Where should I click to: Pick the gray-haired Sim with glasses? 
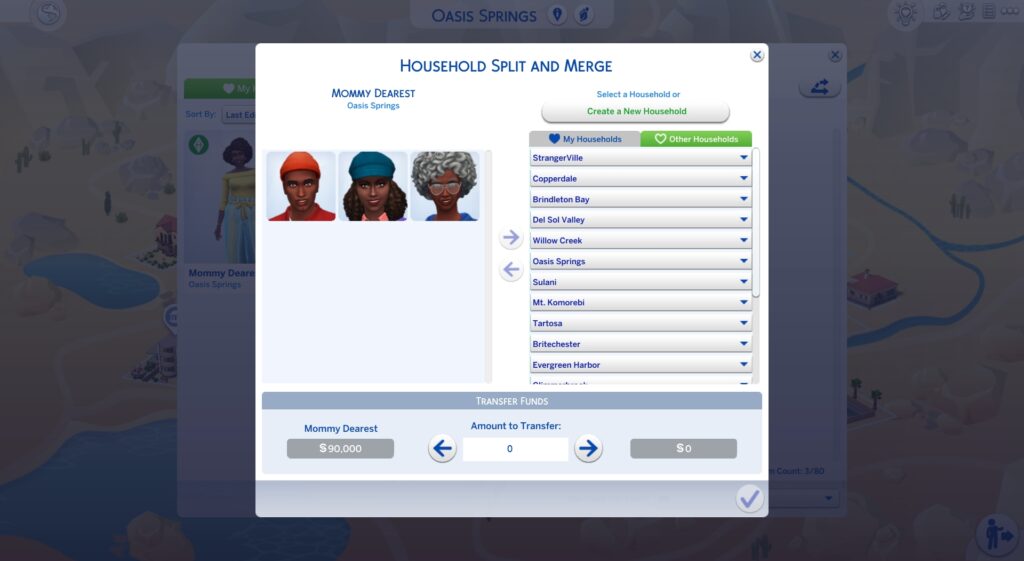445,186
